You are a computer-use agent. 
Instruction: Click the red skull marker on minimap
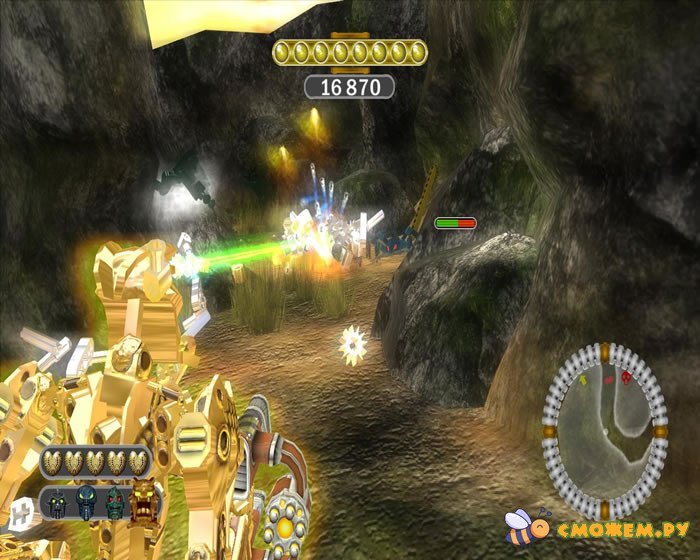point(626,378)
